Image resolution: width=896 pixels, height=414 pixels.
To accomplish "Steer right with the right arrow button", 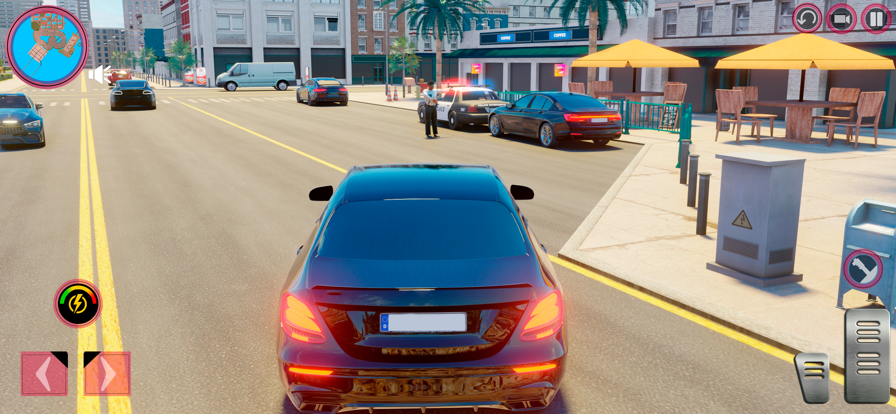I will click(107, 374).
